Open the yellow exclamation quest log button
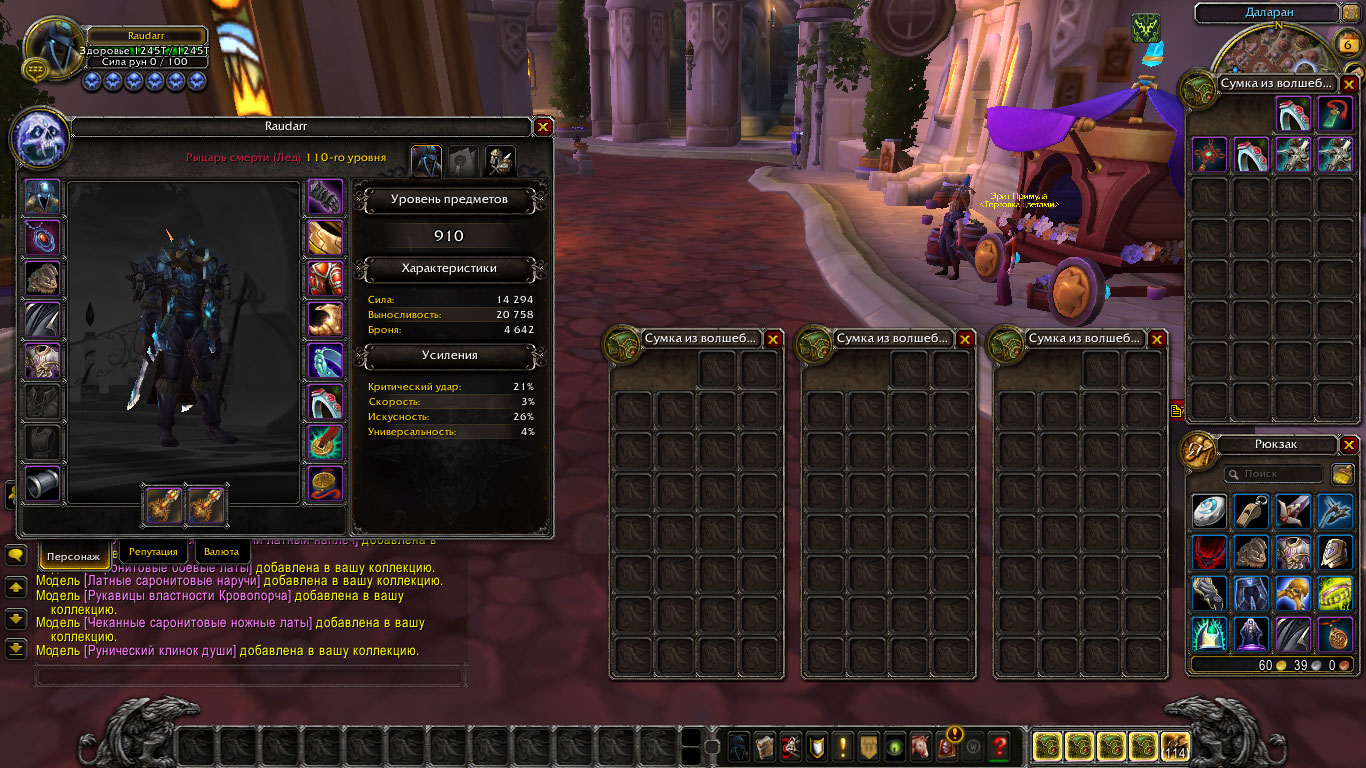 843,746
